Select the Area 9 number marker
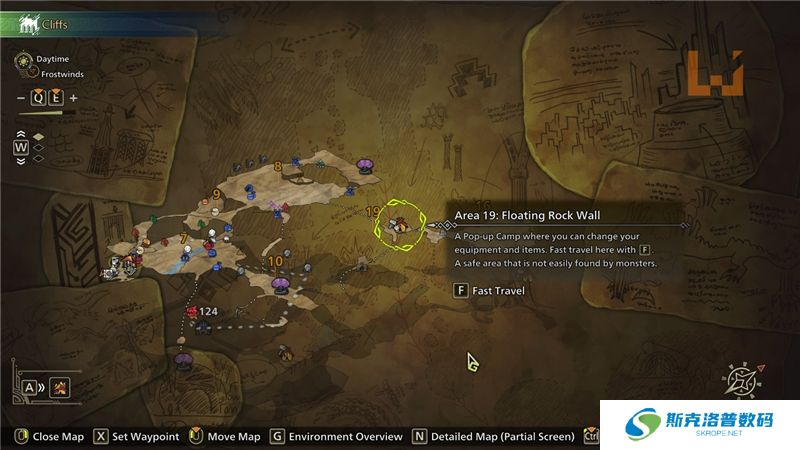Screen dimensions: 800x450 pyautogui.click(x=216, y=194)
